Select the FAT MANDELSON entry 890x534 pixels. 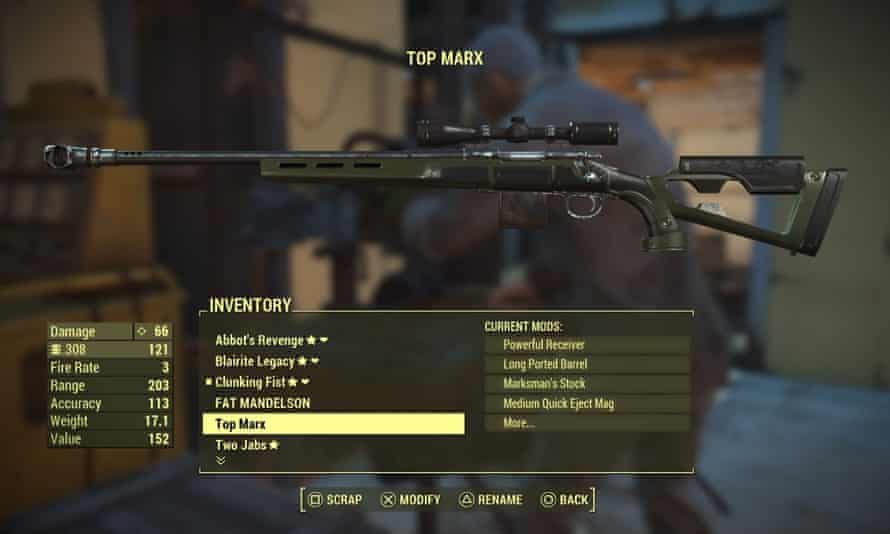click(x=262, y=403)
